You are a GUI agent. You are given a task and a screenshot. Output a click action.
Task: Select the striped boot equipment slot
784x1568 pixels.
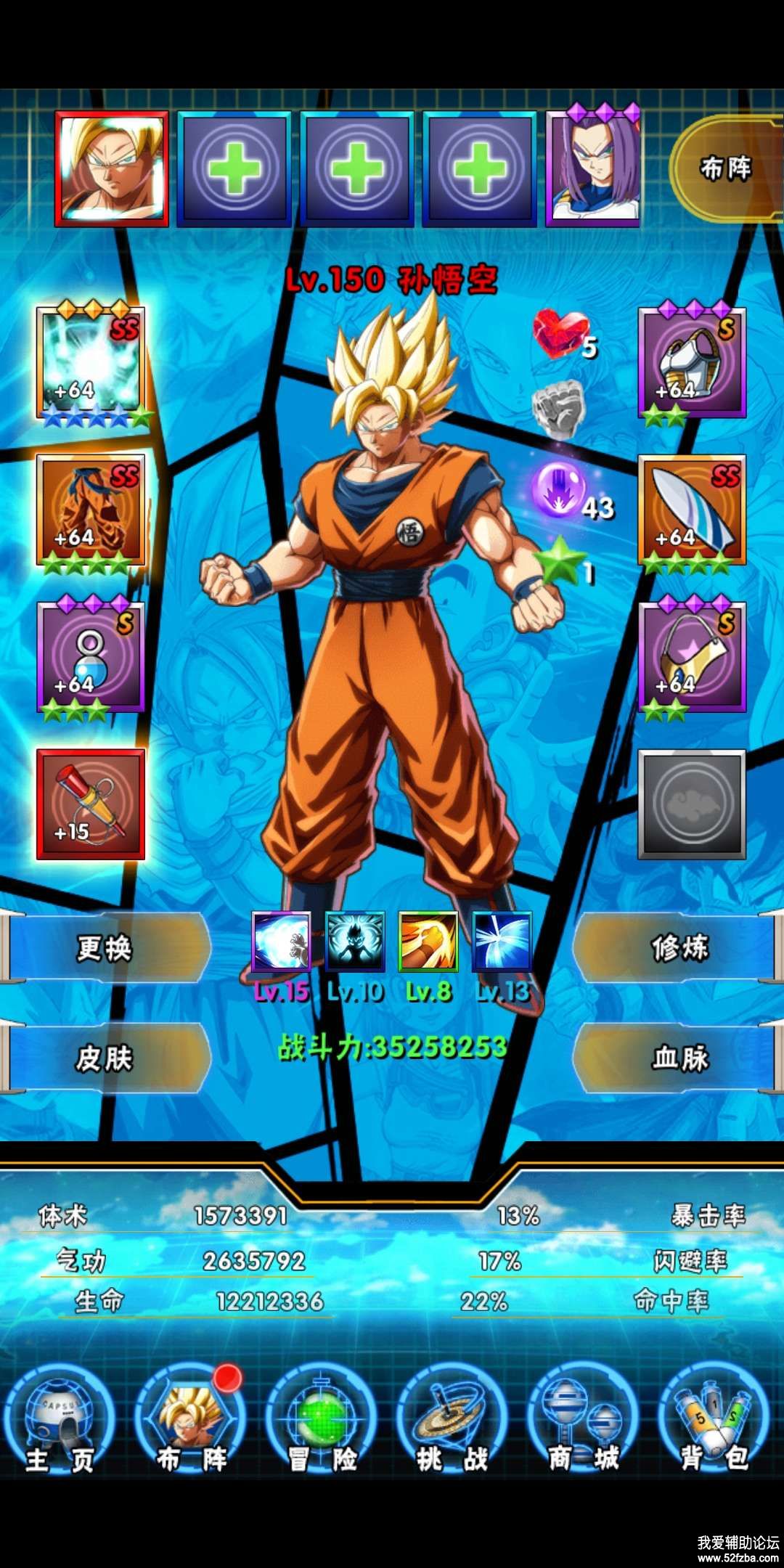point(692,511)
